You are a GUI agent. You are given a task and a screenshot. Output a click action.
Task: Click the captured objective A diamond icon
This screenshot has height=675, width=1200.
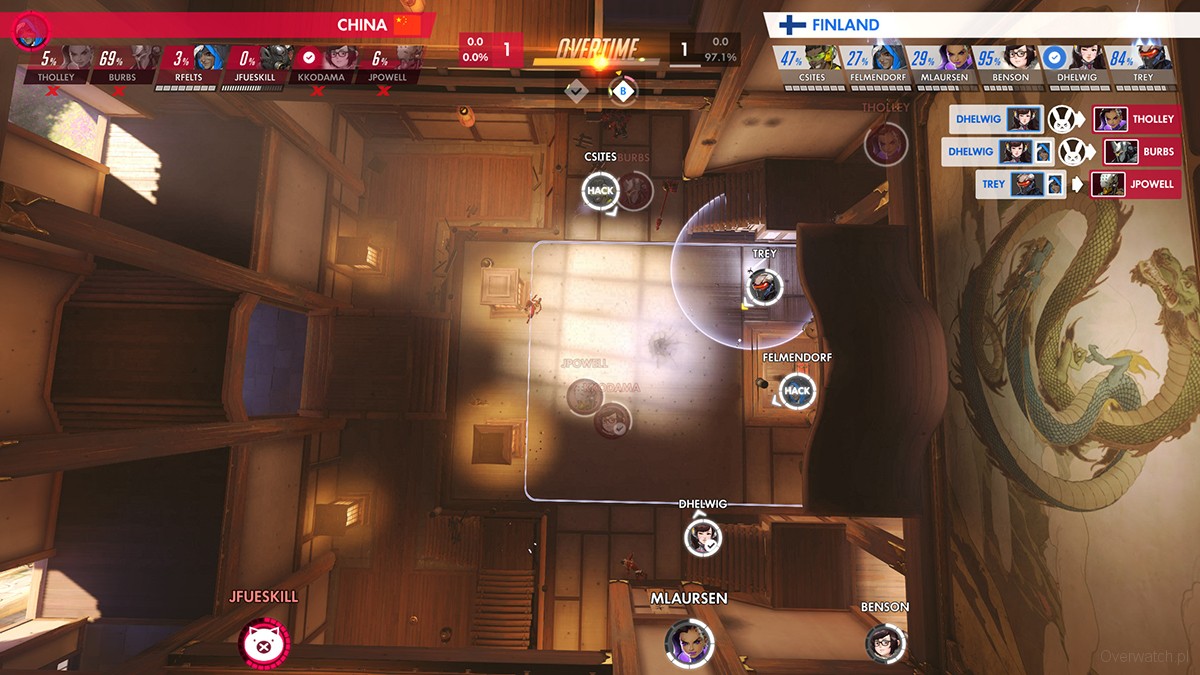pyautogui.click(x=577, y=91)
